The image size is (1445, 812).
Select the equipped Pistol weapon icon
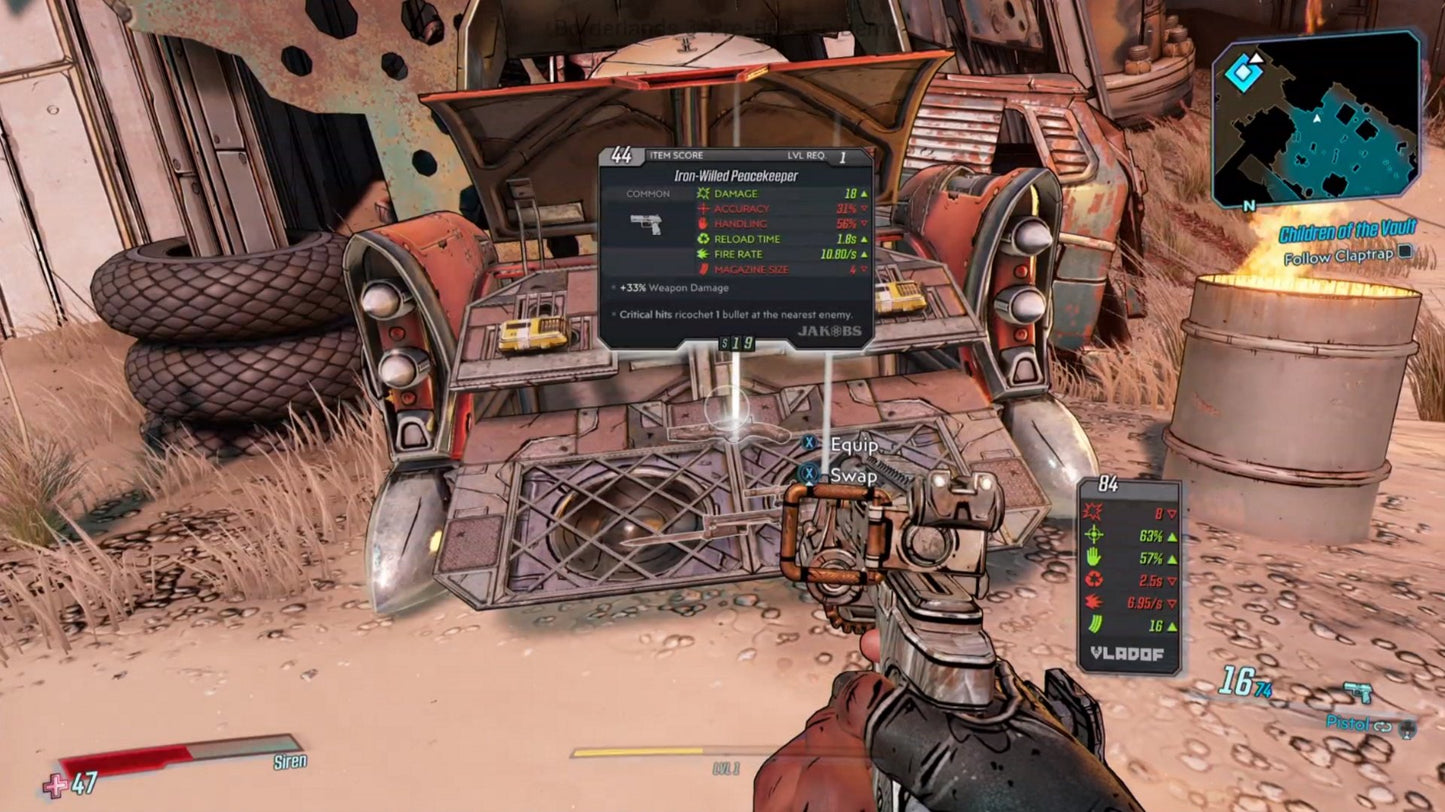pos(1357,692)
